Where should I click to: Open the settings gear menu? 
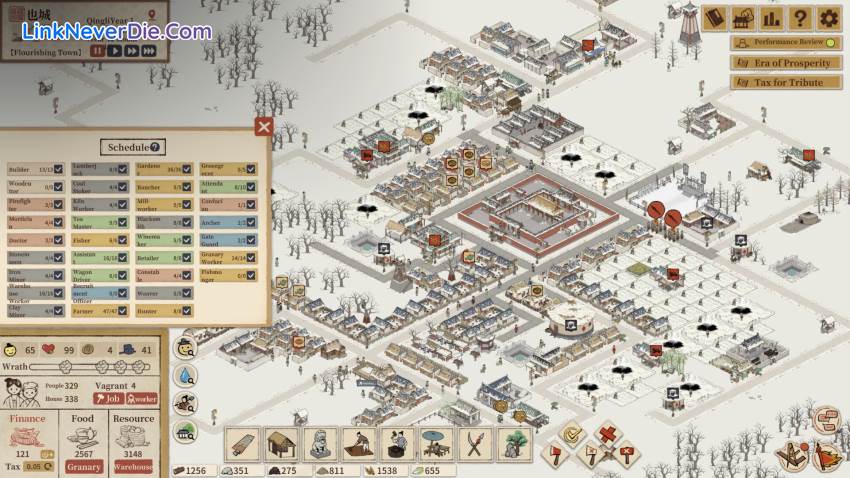click(x=828, y=17)
